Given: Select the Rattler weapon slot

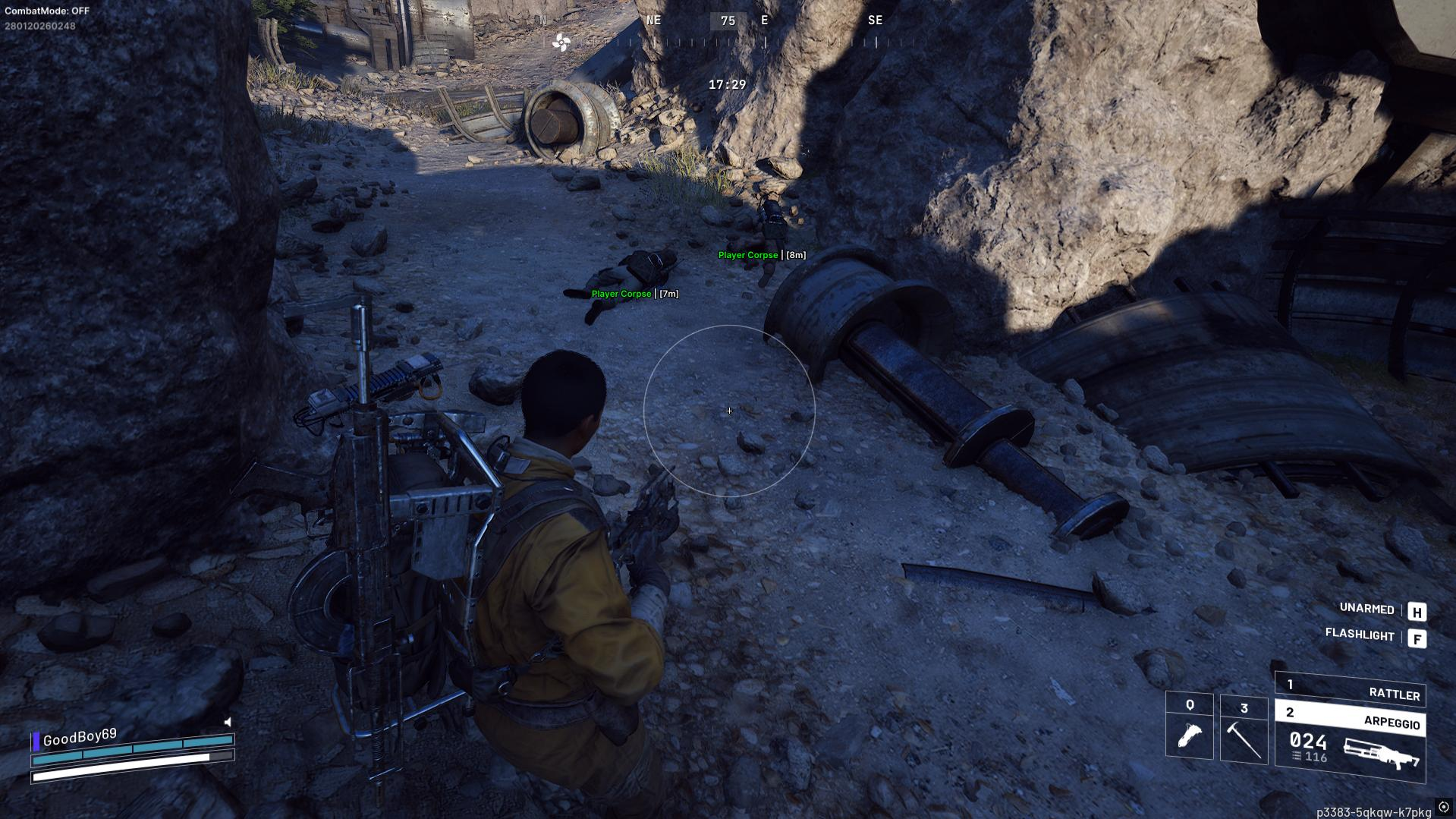Looking at the screenshot, I should (x=1350, y=689).
